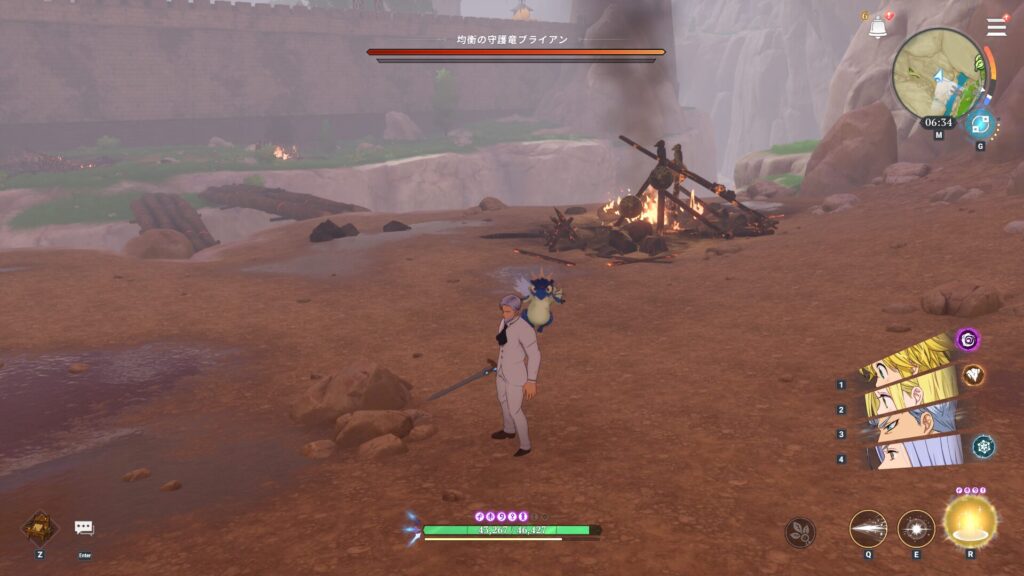Click the purple swirl icon beside the portraits
Viewport: 1024px width, 576px height.
pyautogui.click(x=967, y=339)
